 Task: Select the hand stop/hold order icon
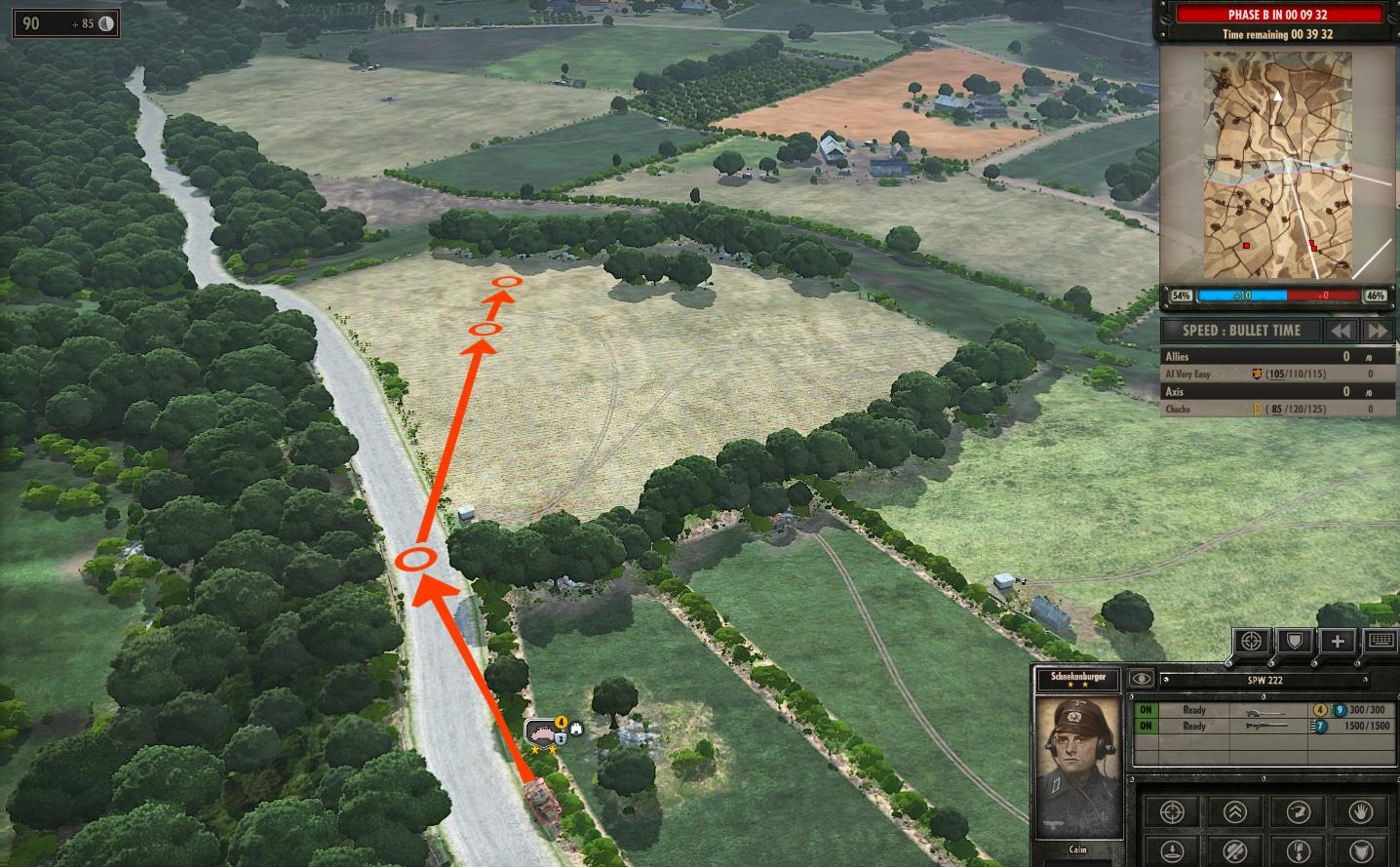[x=1362, y=812]
